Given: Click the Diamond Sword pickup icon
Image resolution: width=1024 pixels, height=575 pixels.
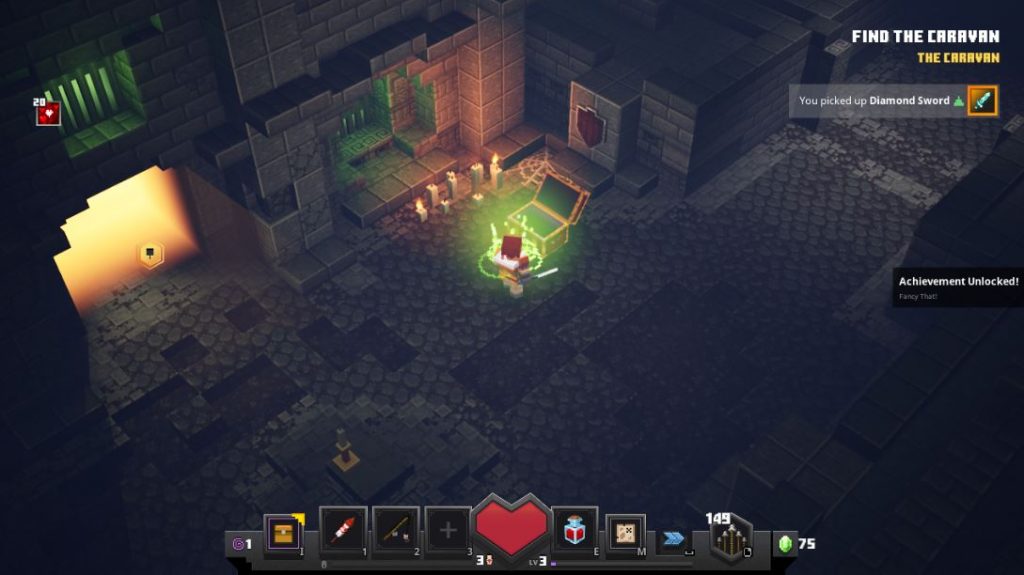Looking at the screenshot, I should pyautogui.click(x=983, y=100).
